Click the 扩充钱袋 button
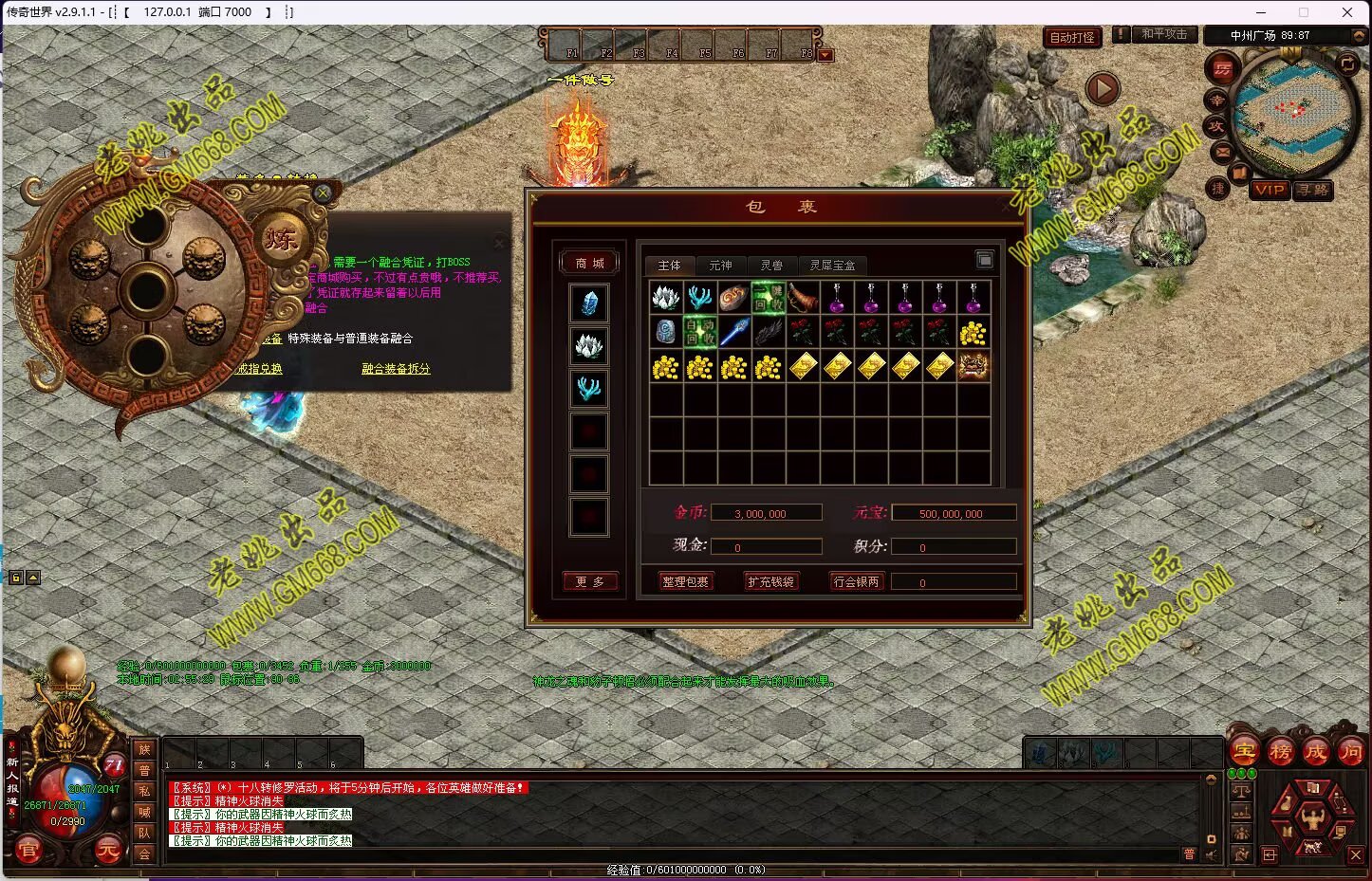1372x881 pixels. click(770, 581)
